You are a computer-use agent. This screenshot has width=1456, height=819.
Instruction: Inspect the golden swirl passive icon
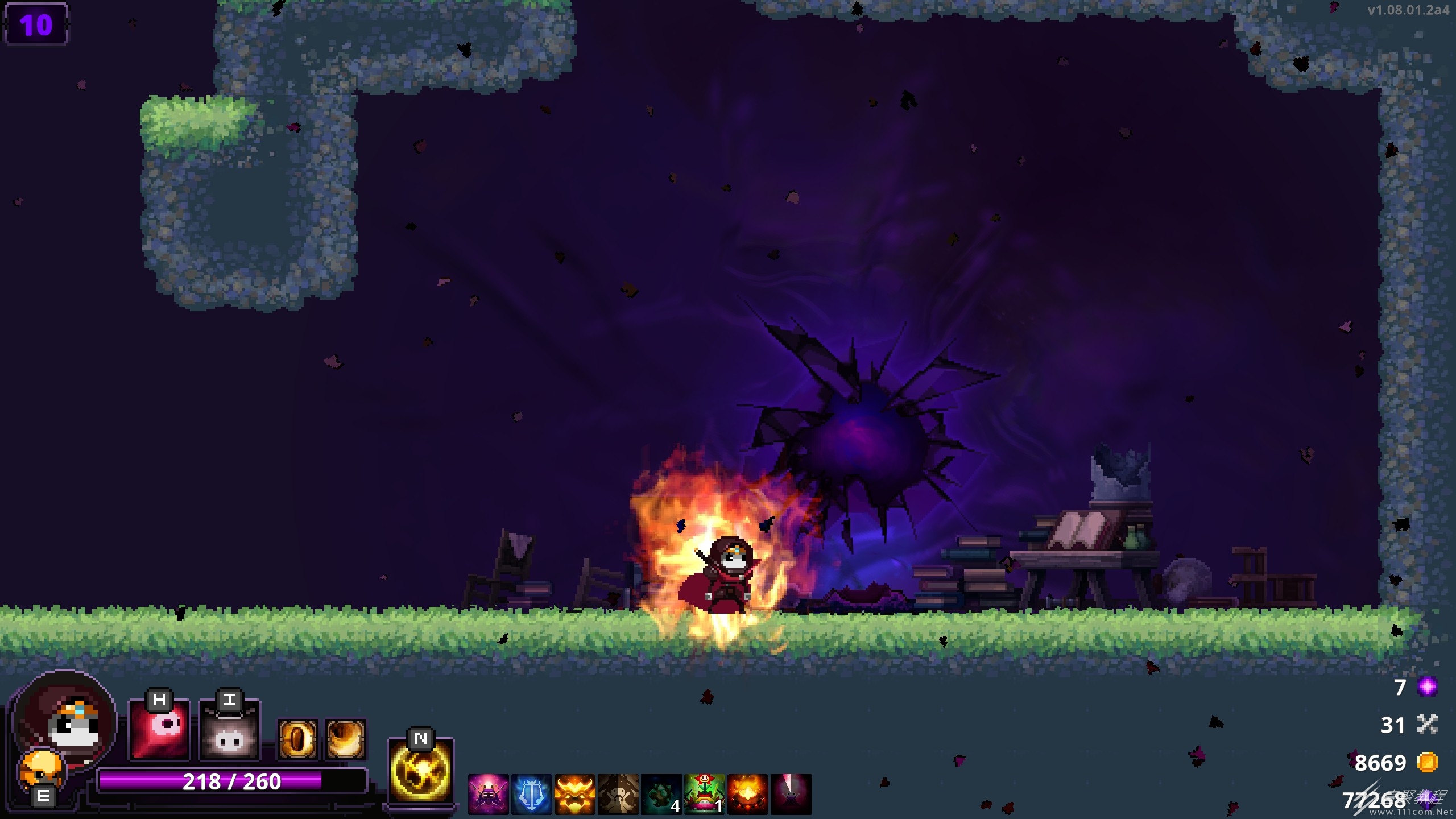[345, 739]
